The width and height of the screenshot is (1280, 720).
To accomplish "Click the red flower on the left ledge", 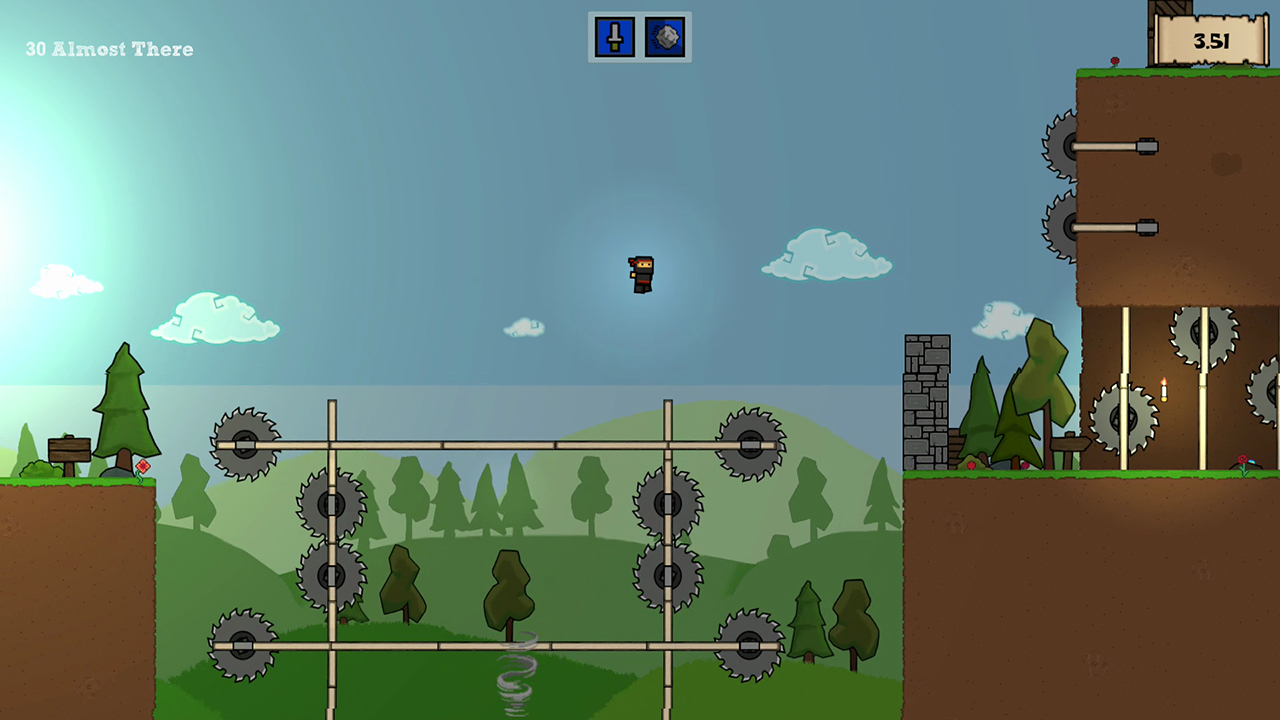I will point(143,465).
